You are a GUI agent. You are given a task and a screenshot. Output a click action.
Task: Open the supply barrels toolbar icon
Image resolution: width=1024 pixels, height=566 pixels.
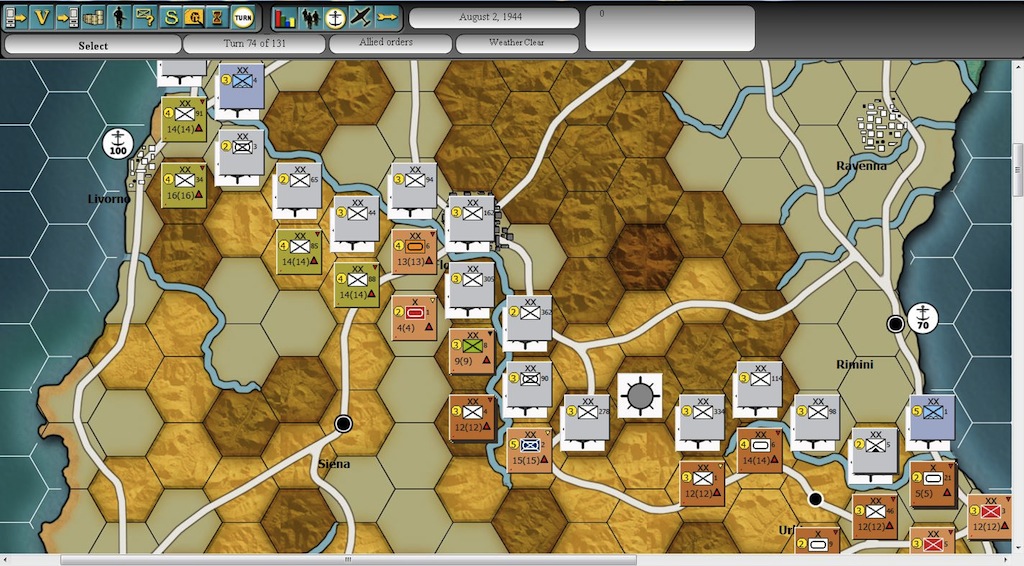[x=93, y=17]
